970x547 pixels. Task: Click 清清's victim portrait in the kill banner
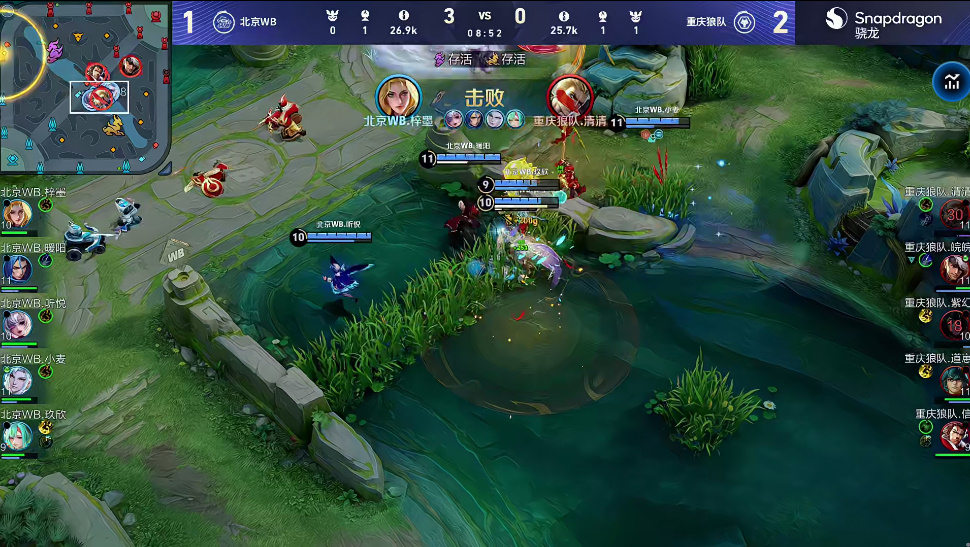569,96
